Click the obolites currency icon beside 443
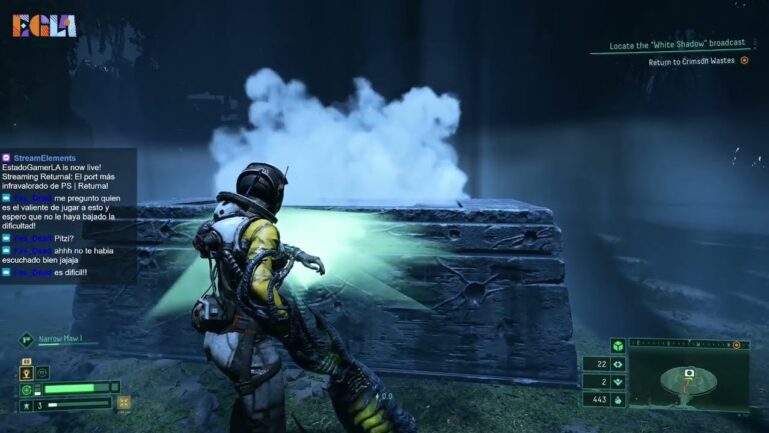This screenshot has width=769, height=433. (618, 400)
